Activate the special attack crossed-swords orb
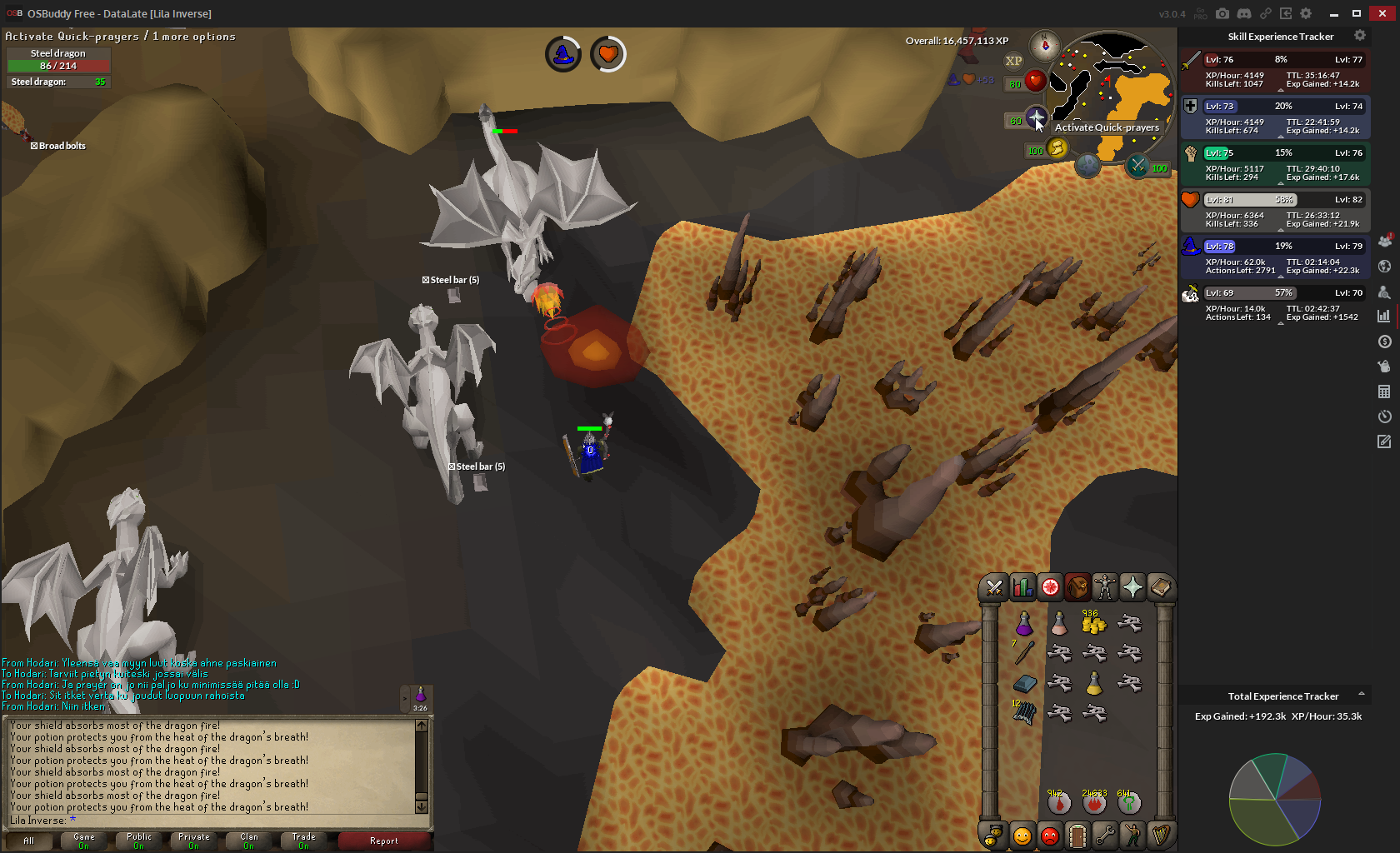Screen dimensions: 1400x853 tap(1137, 166)
